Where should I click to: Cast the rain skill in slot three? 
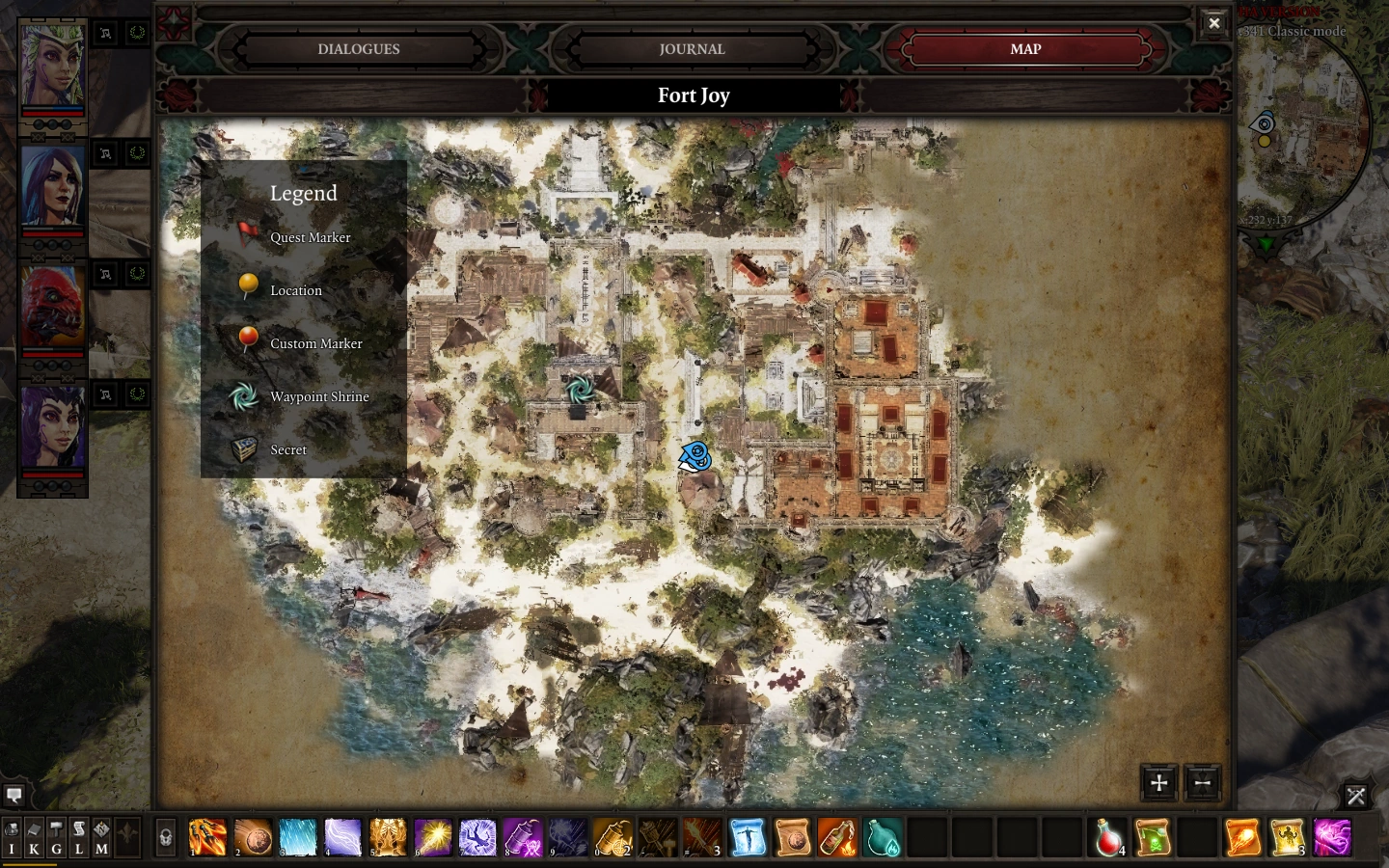[297, 837]
